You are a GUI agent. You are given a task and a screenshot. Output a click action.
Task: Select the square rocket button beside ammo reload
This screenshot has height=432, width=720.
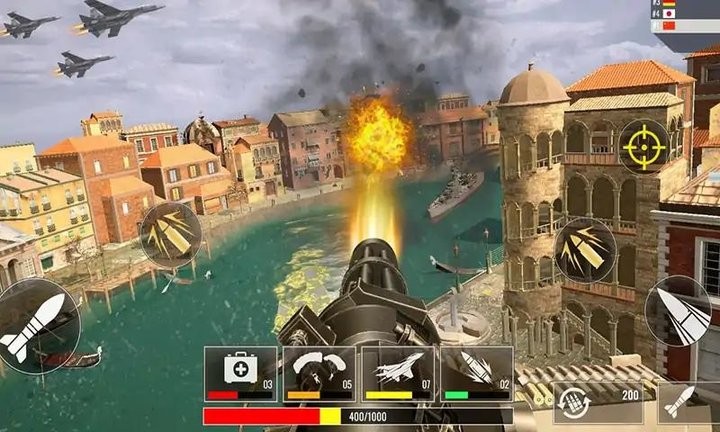(687, 400)
